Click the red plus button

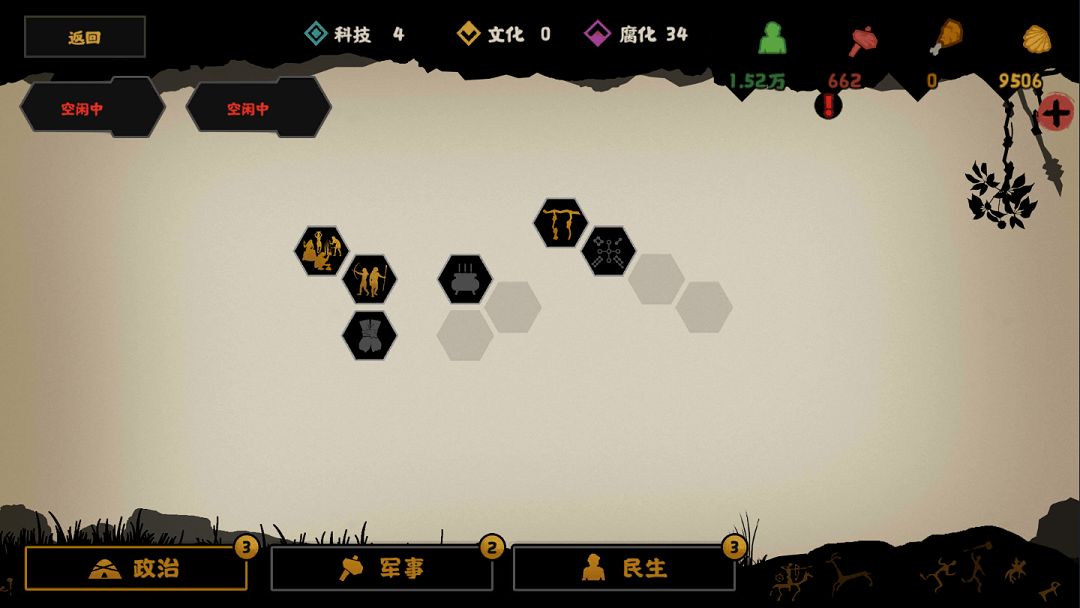point(1056,111)
